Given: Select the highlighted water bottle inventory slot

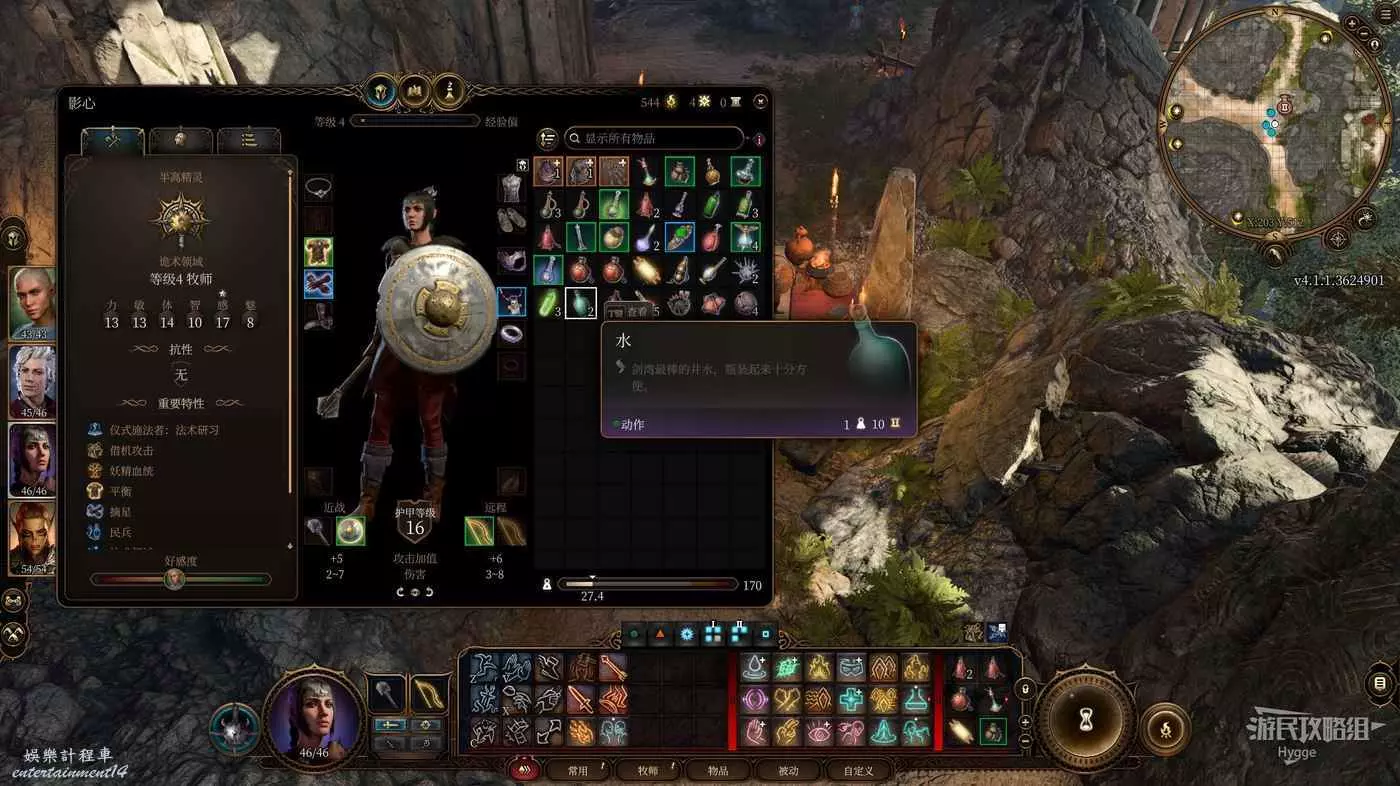Looking at the screenshot, I should [x=581, y=303].
